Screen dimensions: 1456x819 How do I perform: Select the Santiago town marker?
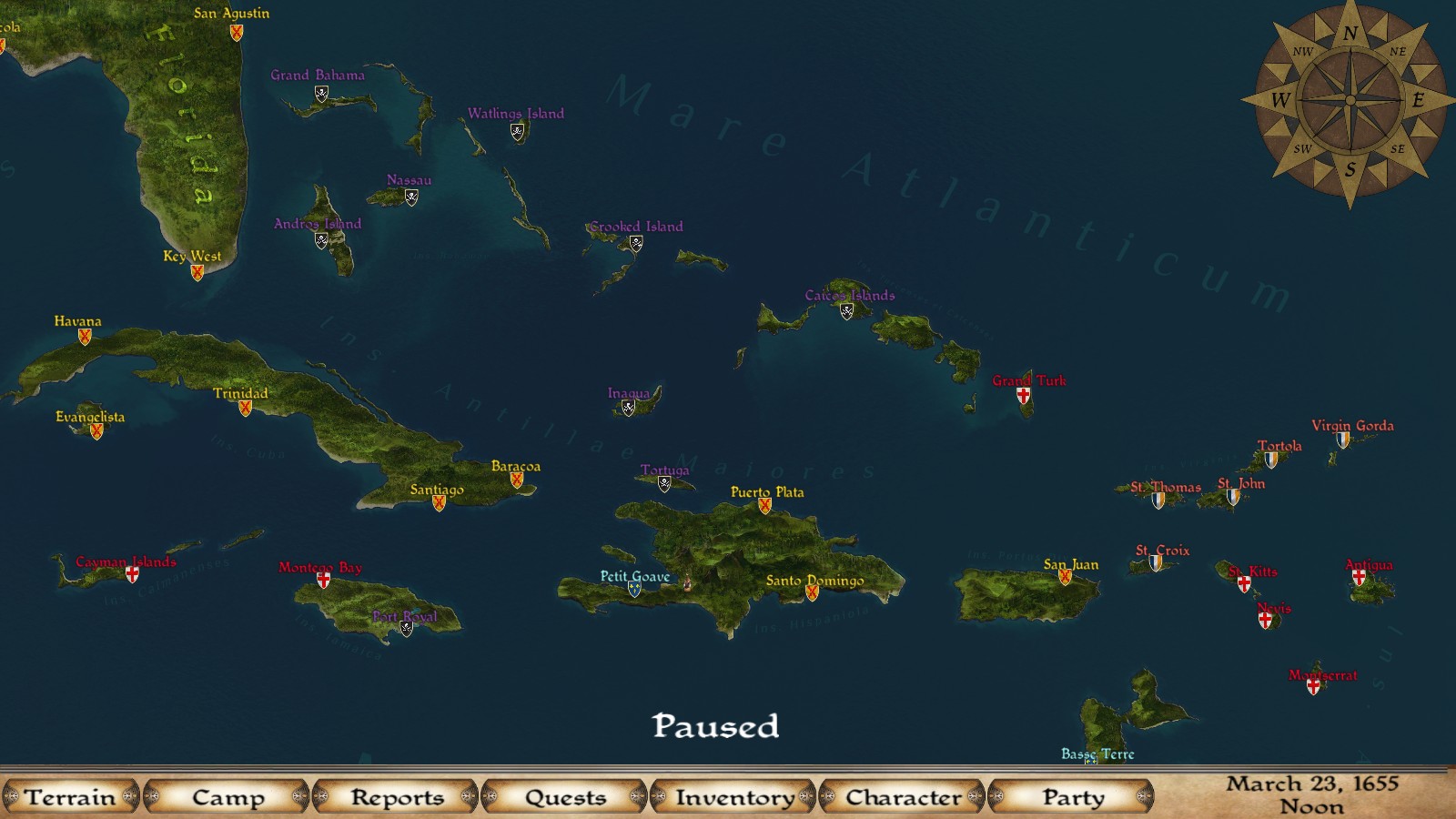(x=439, y=503)
